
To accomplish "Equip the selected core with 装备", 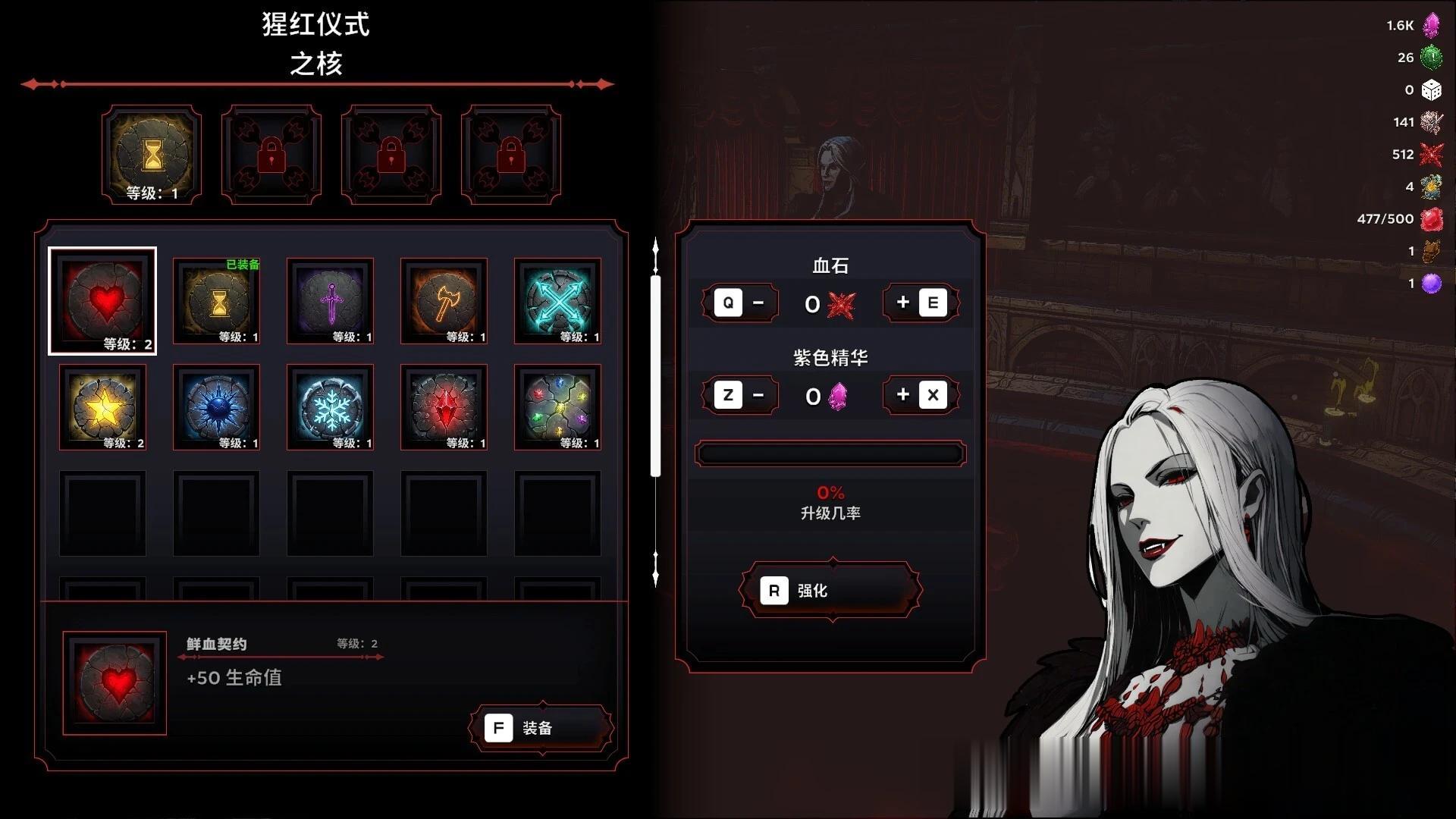I will [x=541, y=728].
